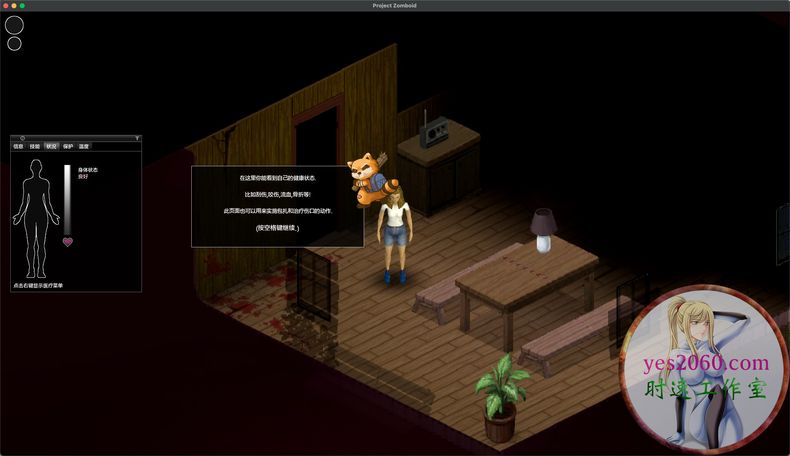
Task: Switch to the 信息 tab
Action: click(18, 146)
